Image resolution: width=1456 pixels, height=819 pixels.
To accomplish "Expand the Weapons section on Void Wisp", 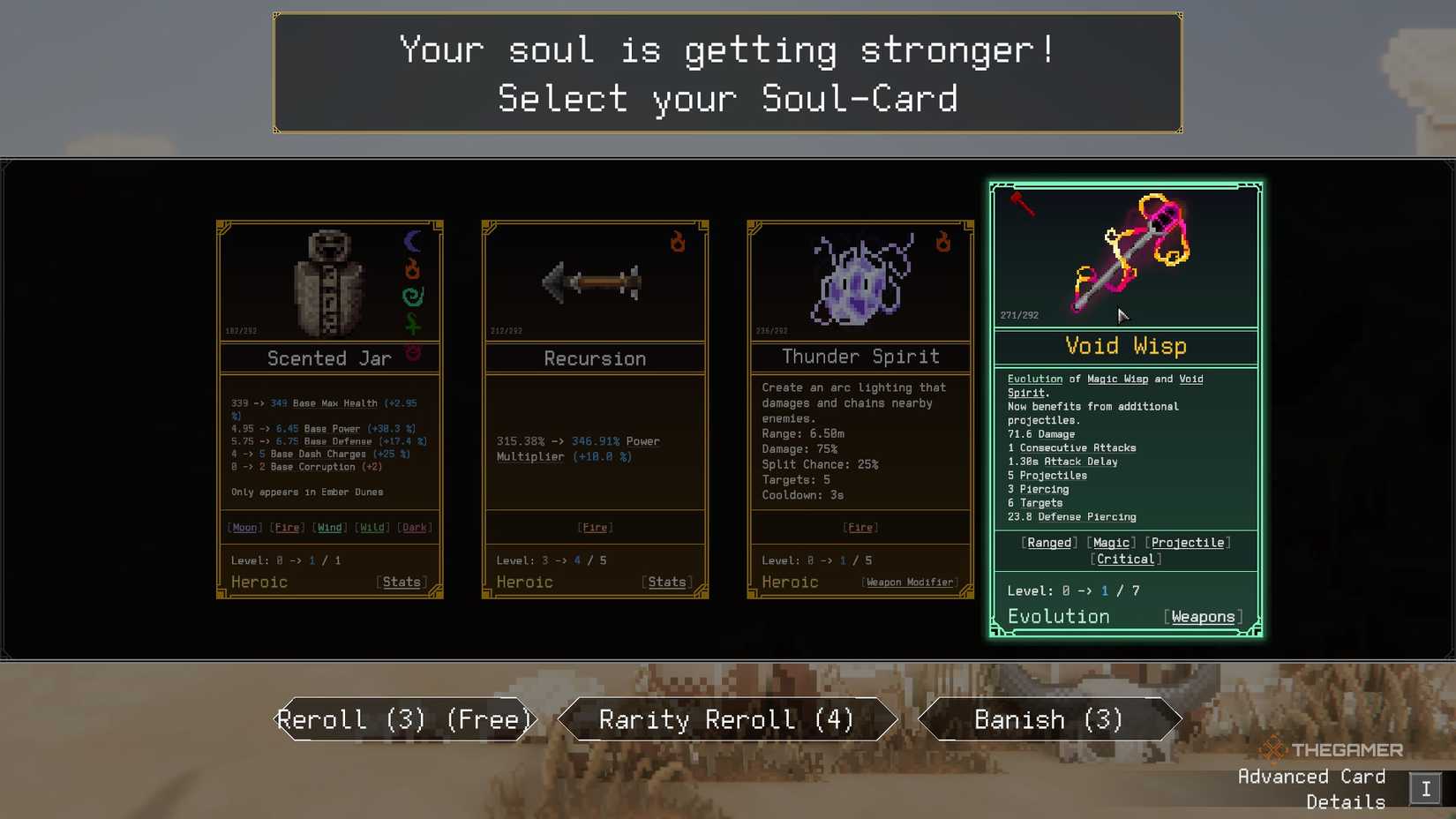I will click(x=1202, y=616).
